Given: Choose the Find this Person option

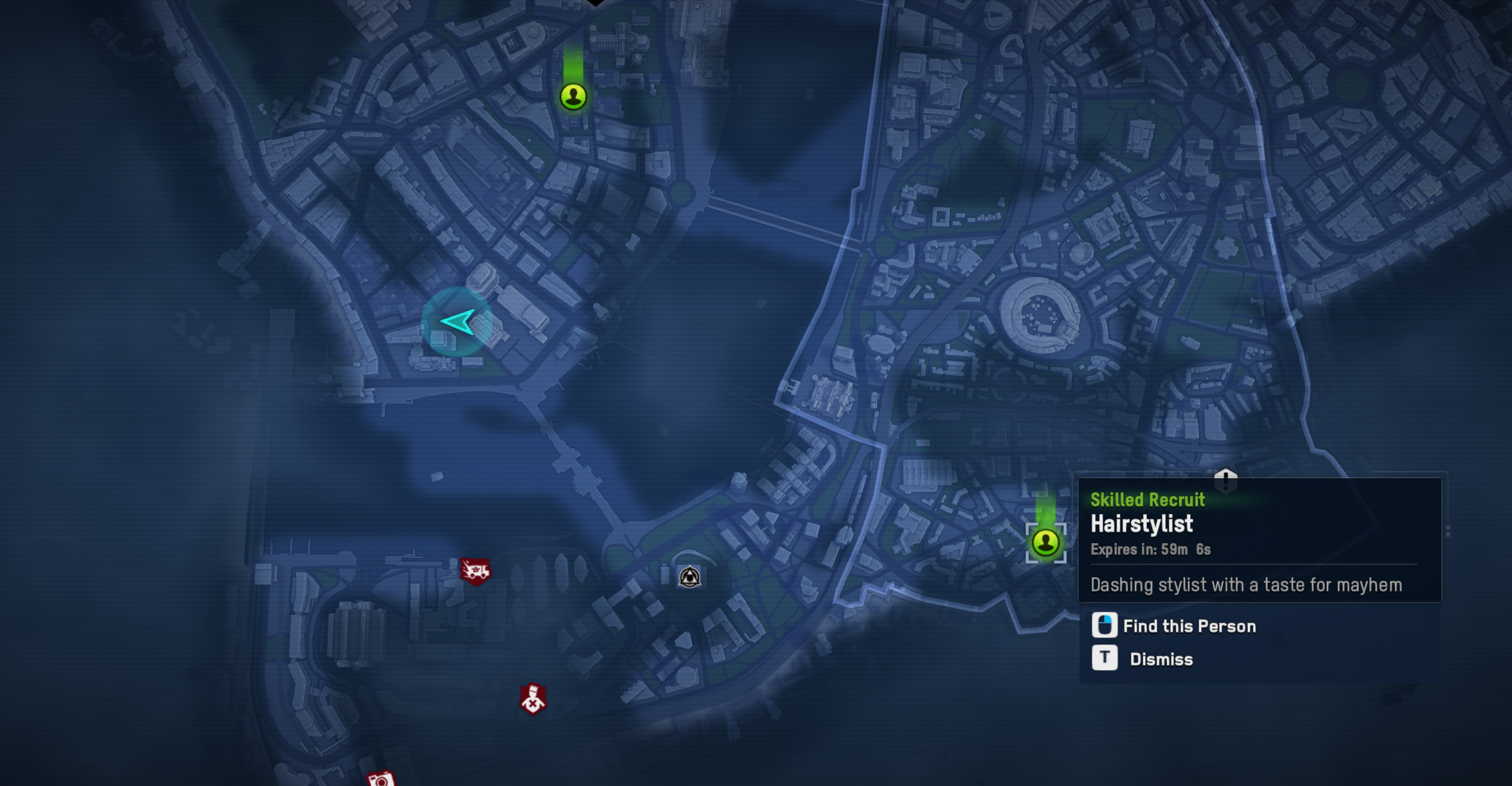Looking at the screenshot, I should [x=1189, y=626].
